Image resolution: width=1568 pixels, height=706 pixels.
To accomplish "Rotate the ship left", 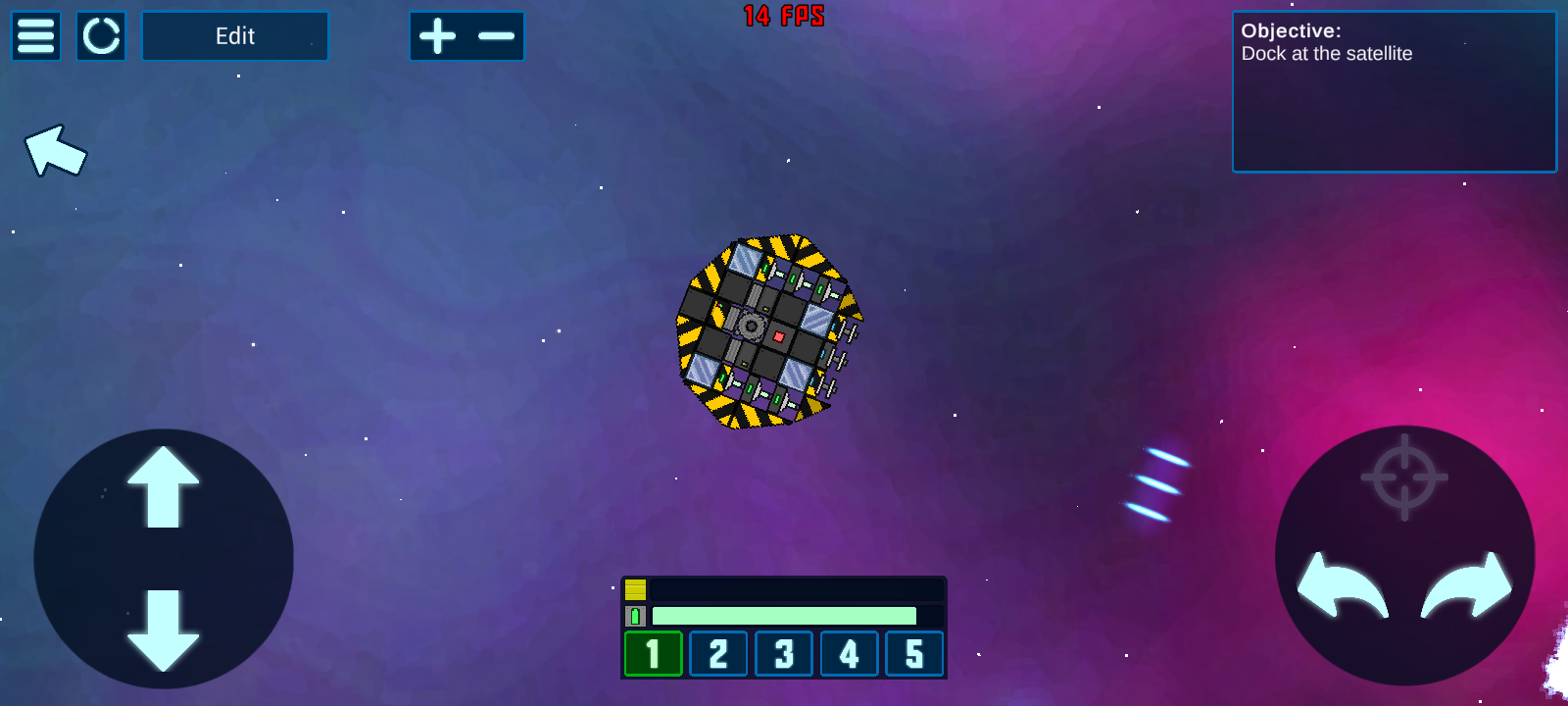I will [x=1341, y=586].
